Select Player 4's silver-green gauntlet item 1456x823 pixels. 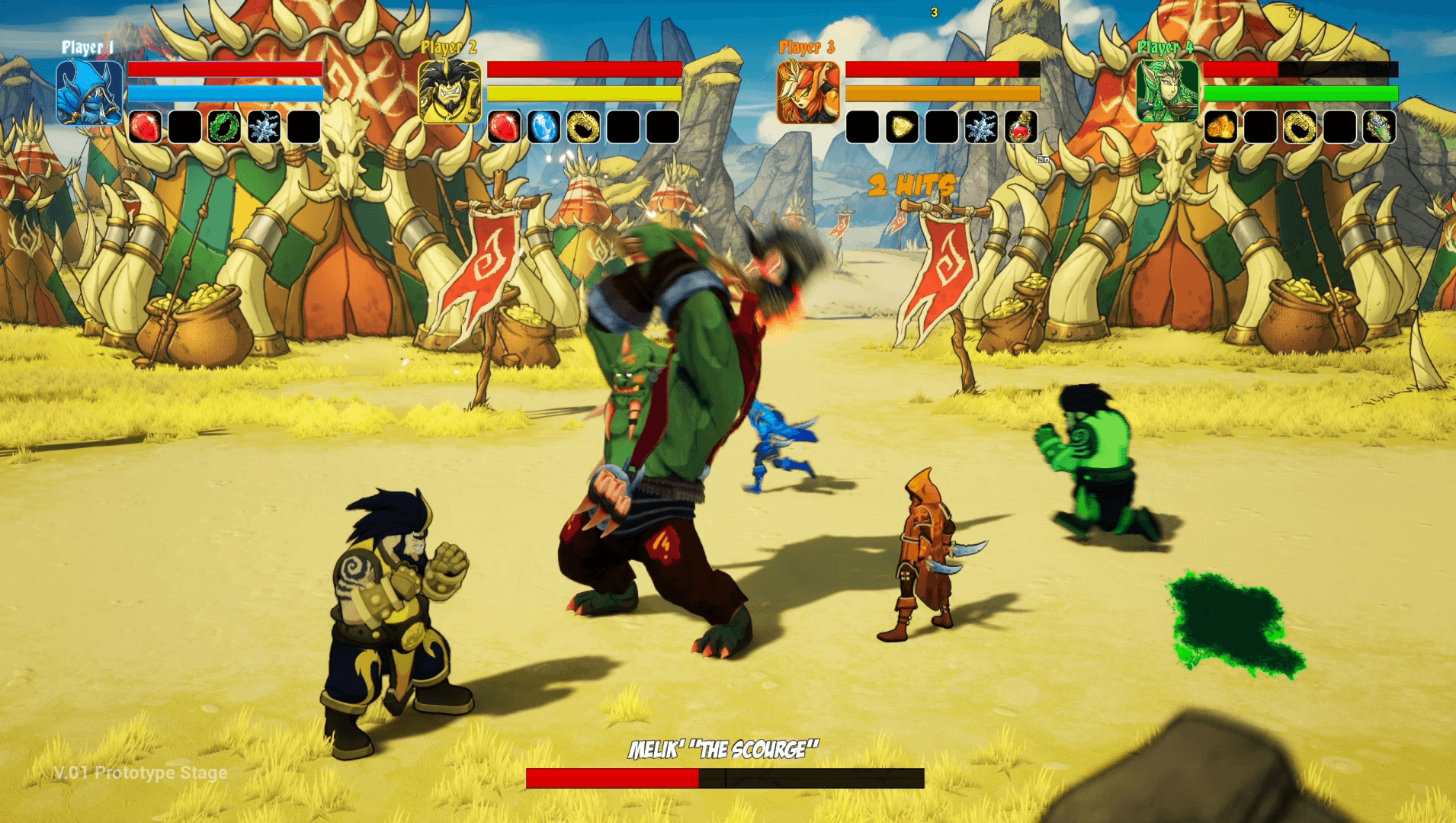(1379, 127)
